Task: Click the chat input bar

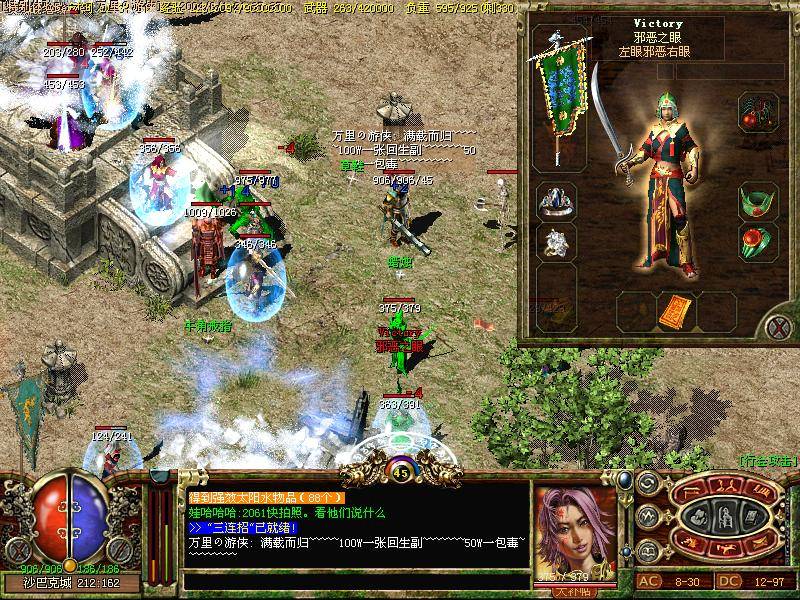Action: tap(355, 580)
